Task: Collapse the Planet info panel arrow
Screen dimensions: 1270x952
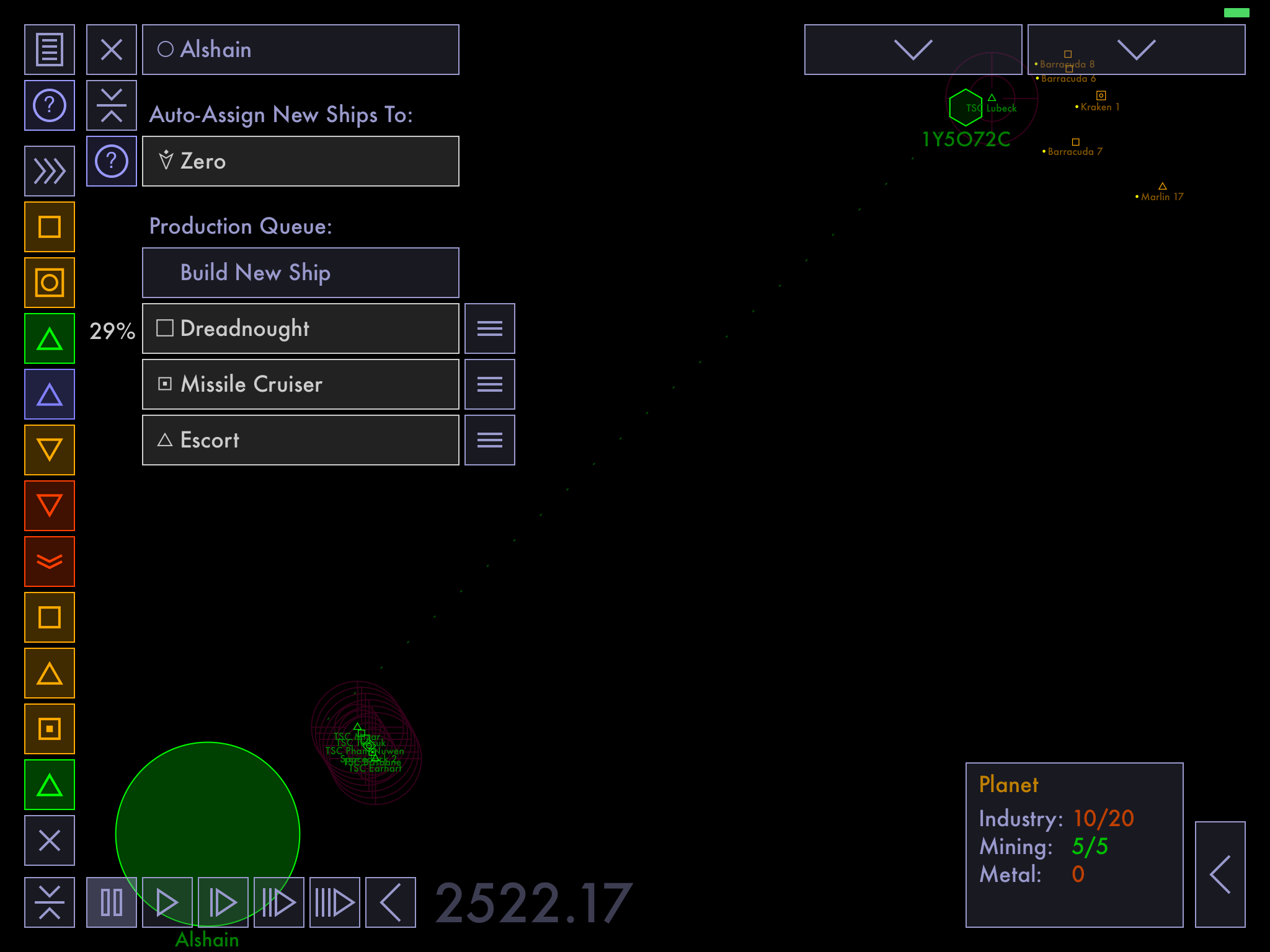Action: 1220,875
